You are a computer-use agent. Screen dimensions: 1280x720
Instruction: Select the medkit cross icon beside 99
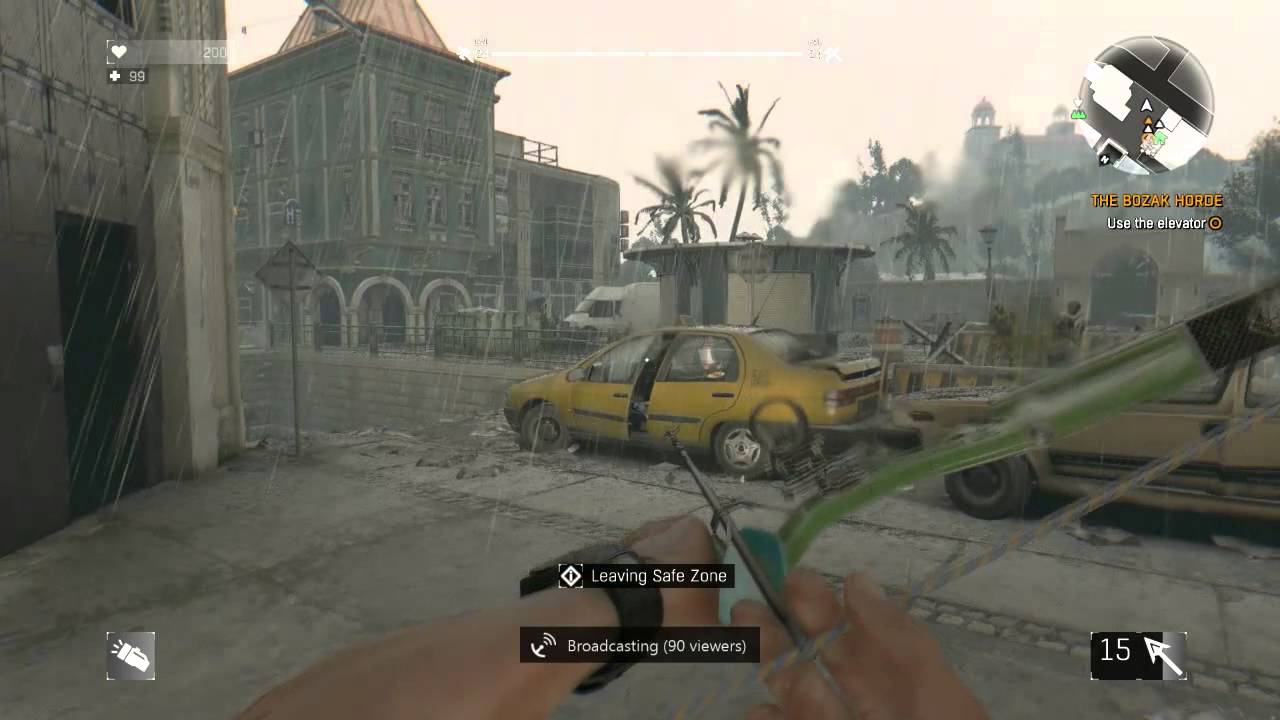tap(113, 76)
